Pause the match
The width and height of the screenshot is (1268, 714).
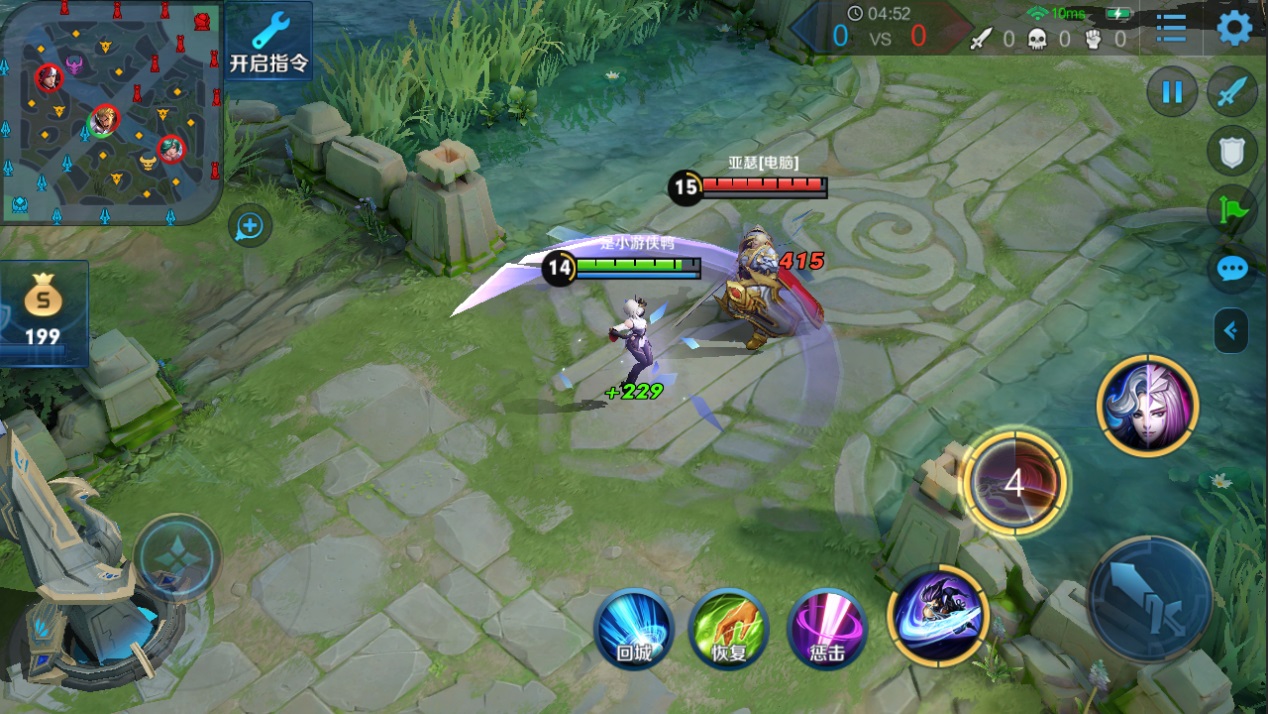point(1171,93)
